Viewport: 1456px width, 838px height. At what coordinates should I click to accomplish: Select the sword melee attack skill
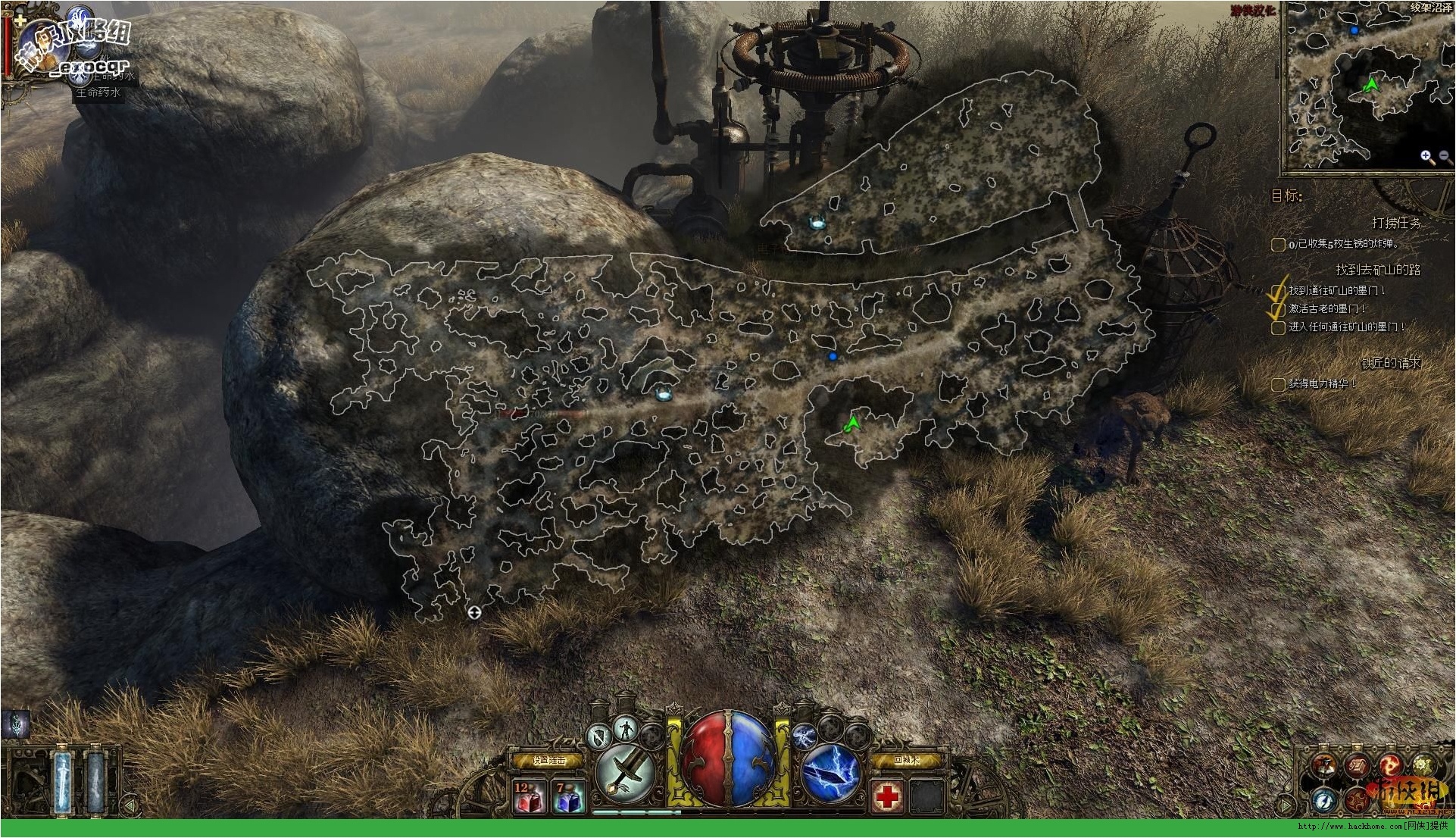click(x=625, y=773)
